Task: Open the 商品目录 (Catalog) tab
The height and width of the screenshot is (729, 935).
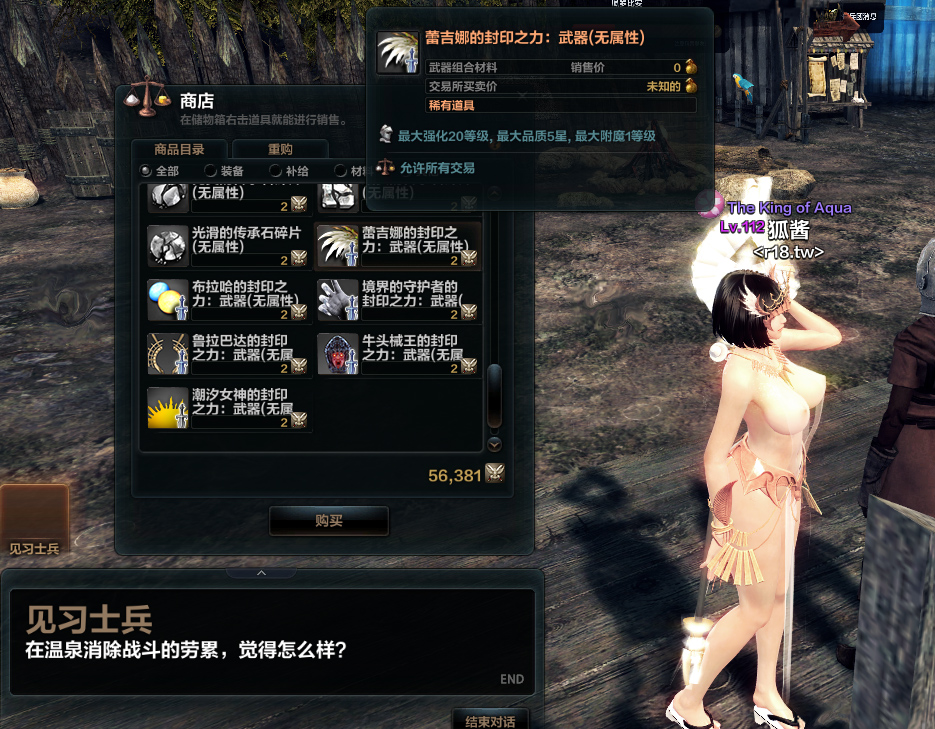Action: (x=180, y=150)
